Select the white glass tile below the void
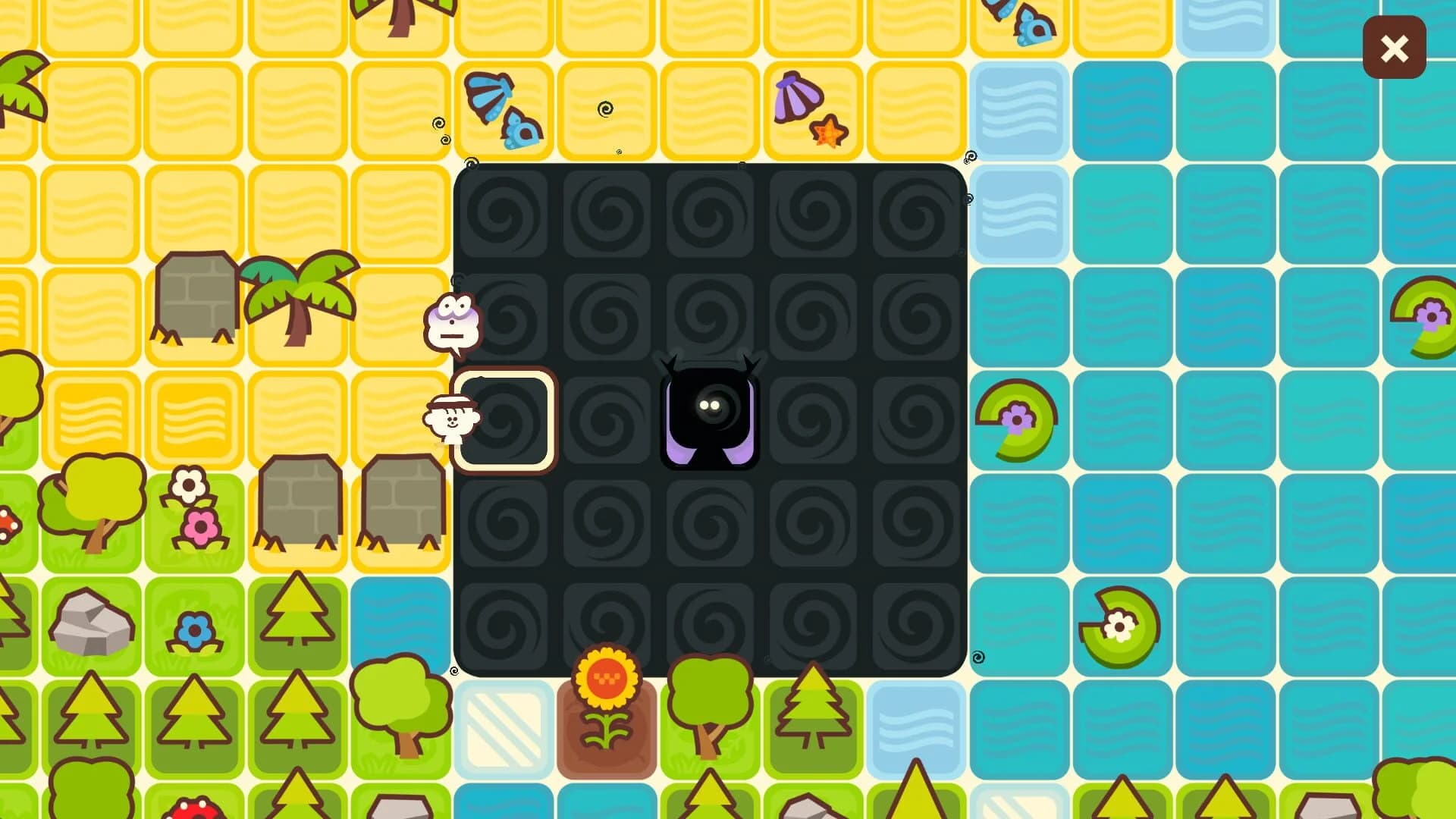Screen dimensions: 1456x819 (x=504, y=728)
